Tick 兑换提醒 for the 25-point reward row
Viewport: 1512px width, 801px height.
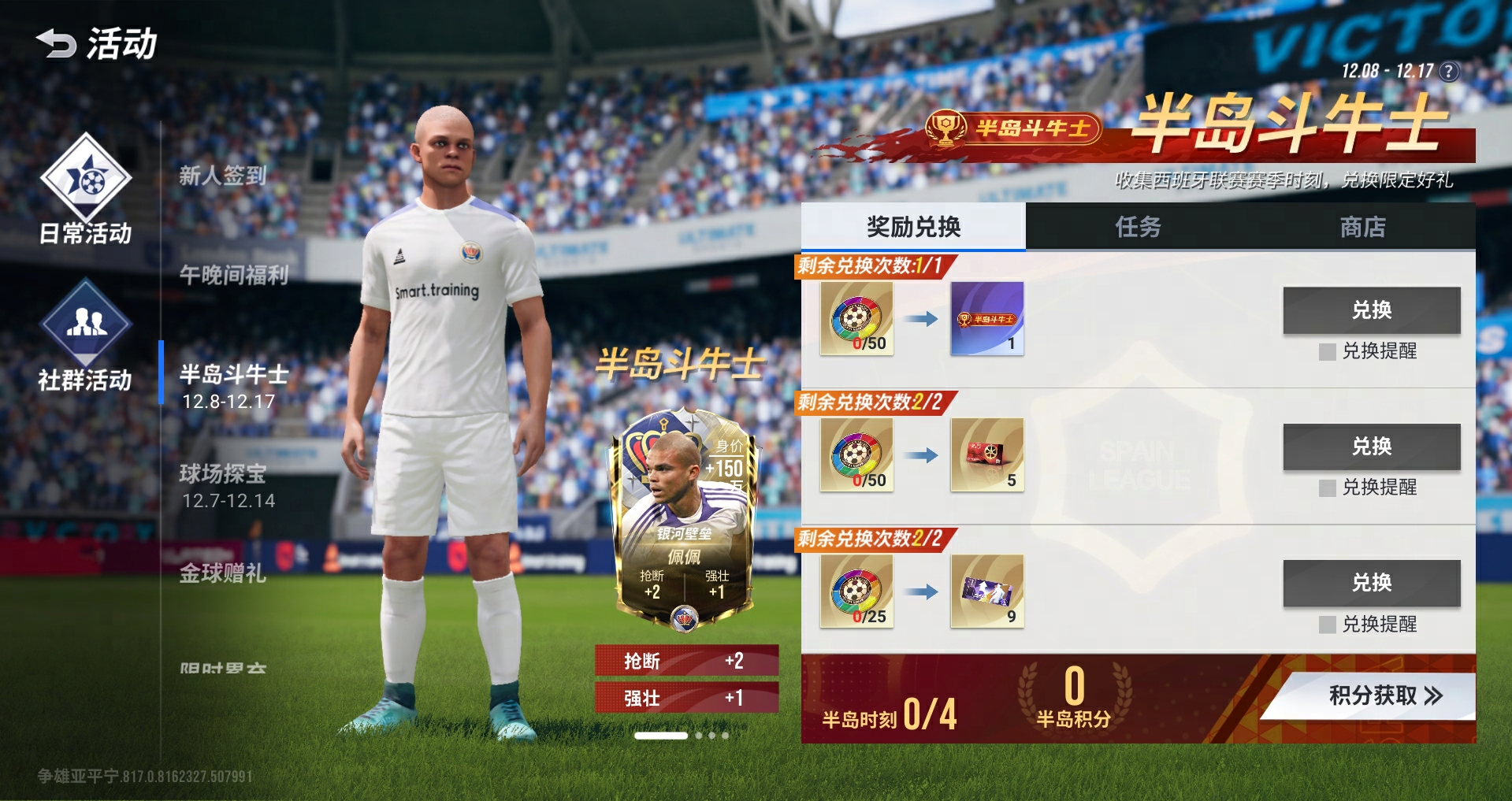(1328, 625)
